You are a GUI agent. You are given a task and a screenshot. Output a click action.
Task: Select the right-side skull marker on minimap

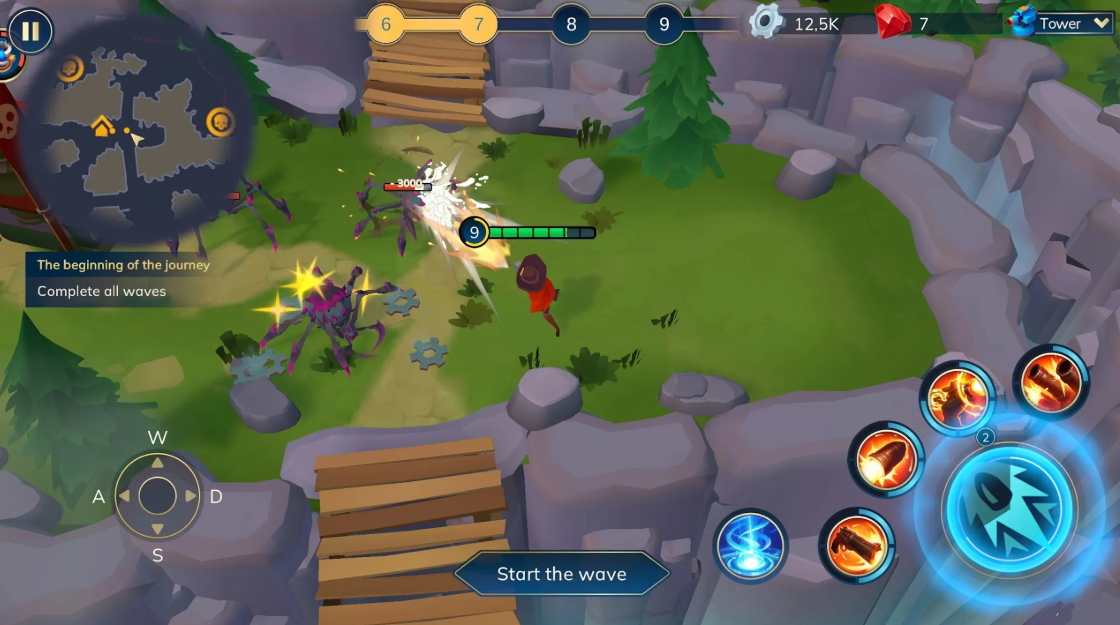[220, 122]
